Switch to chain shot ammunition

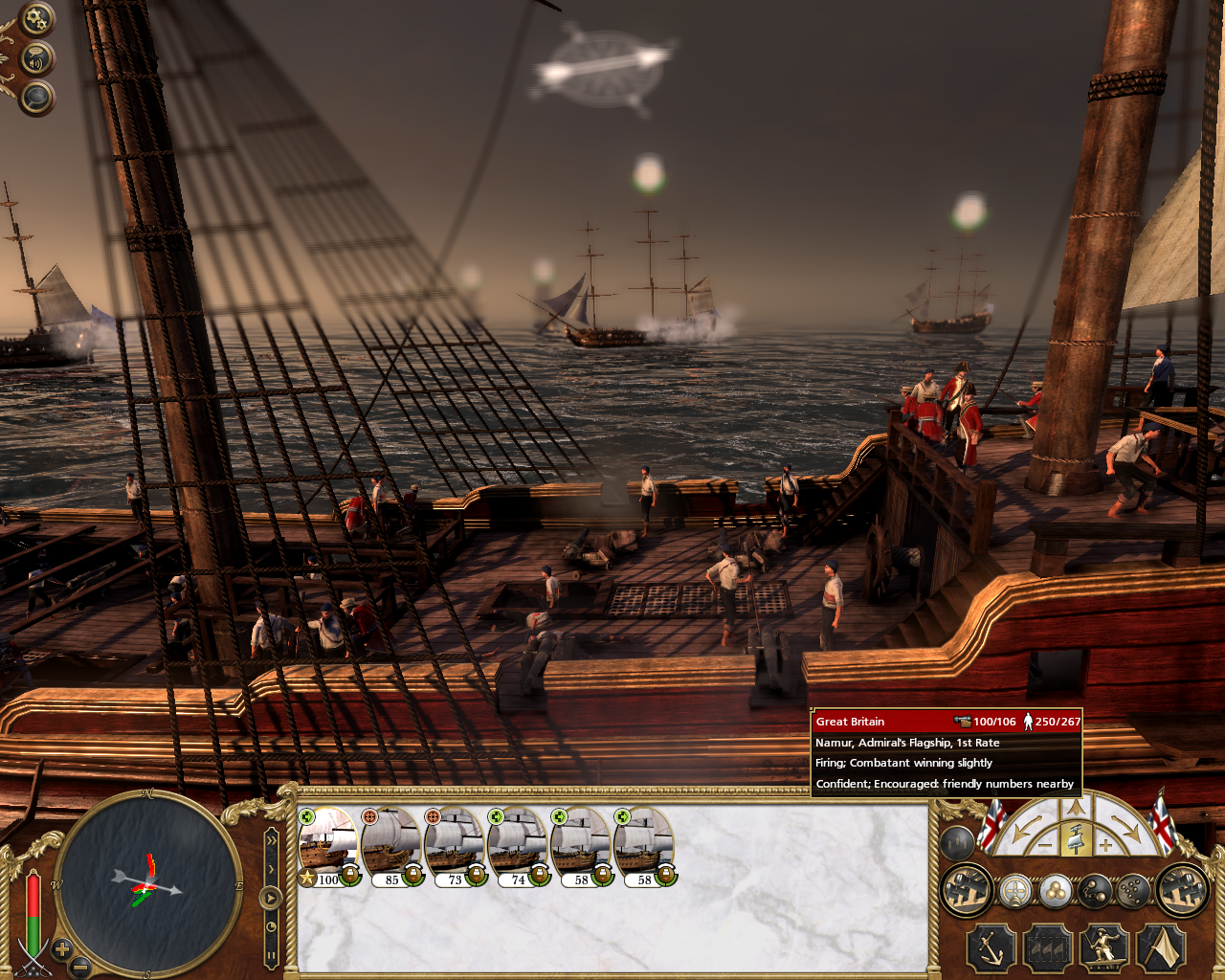[1094, 892]
